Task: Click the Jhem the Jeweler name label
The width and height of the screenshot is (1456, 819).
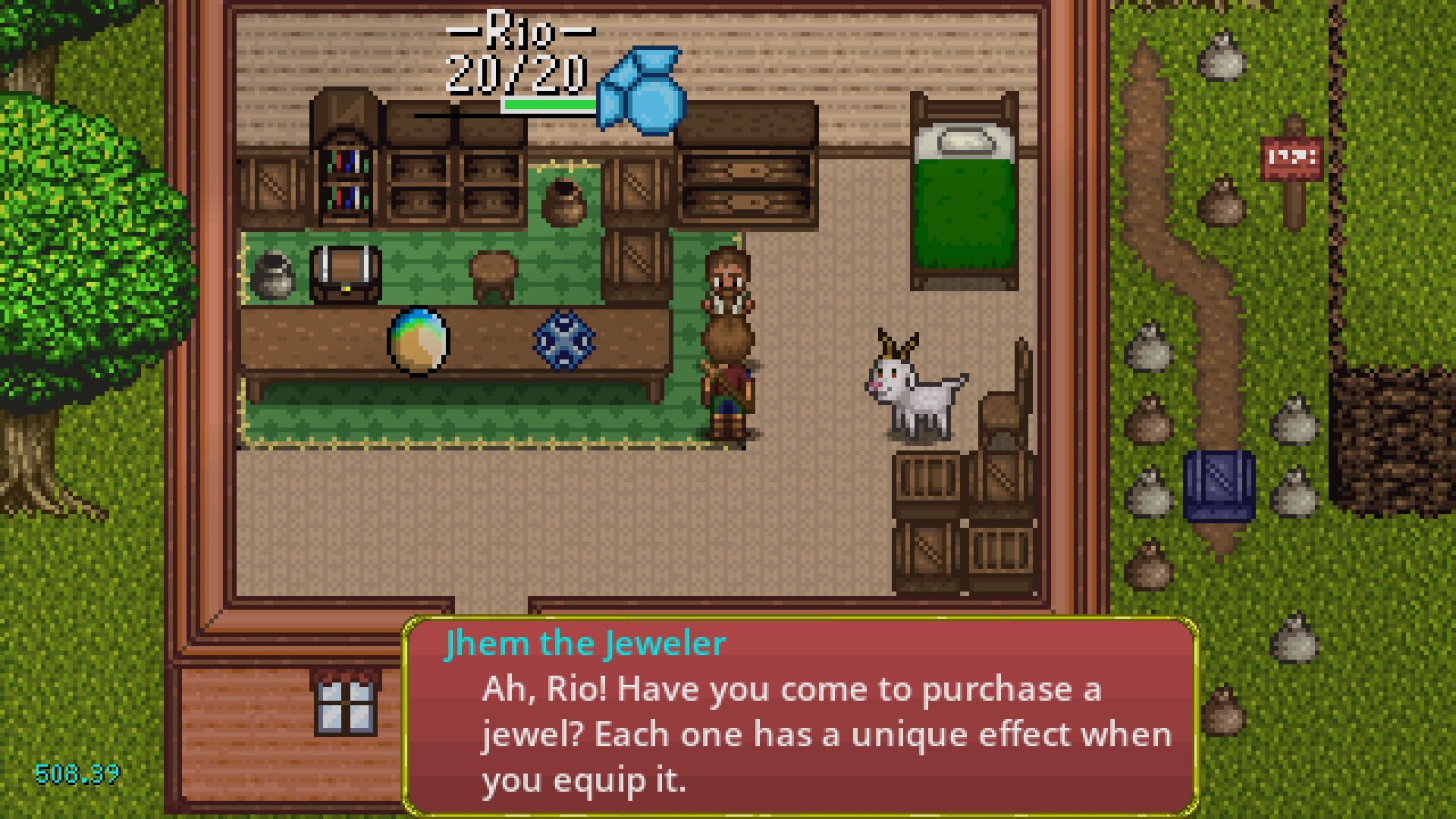Action: click(584, 643)
